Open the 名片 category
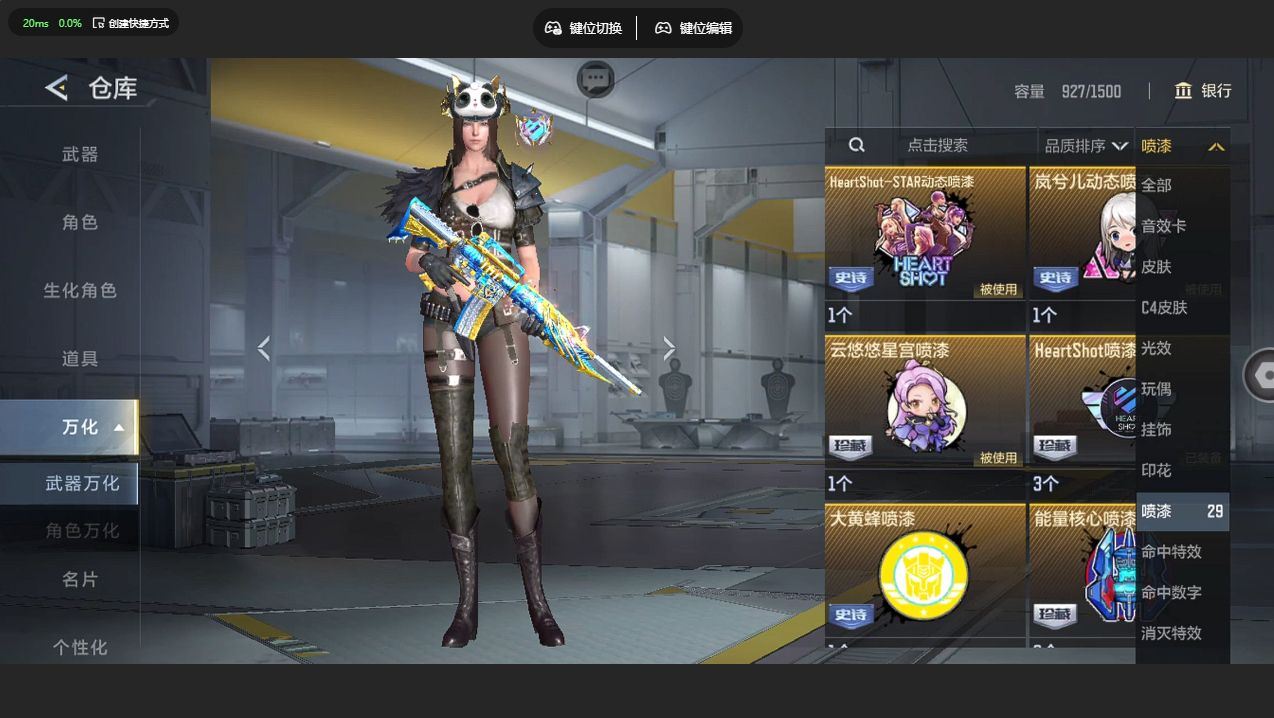The image size is (1274, 718). pyautogui.click(x=80, y=579)
